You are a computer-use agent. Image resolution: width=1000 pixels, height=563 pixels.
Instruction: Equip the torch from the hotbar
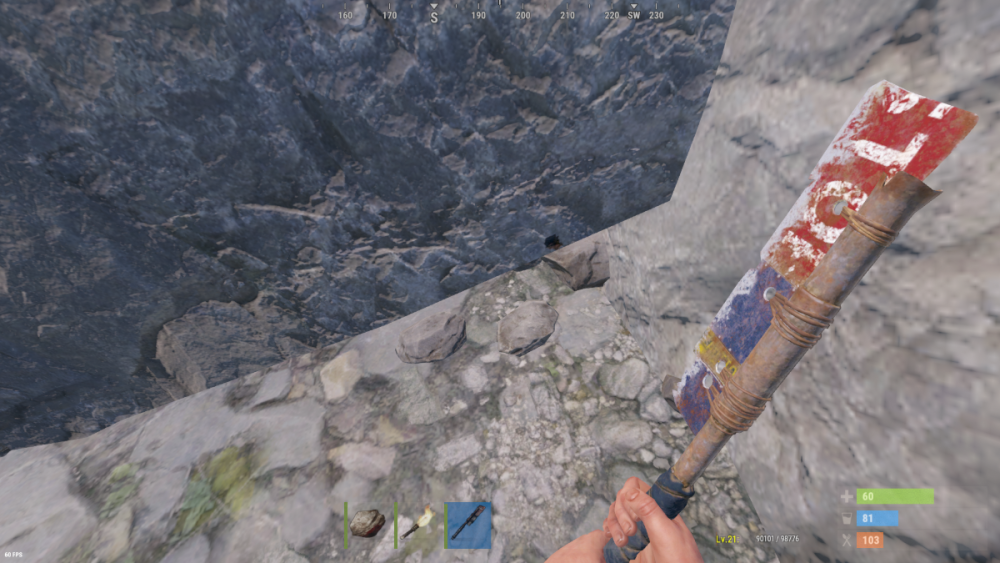(x=419, y=524)
